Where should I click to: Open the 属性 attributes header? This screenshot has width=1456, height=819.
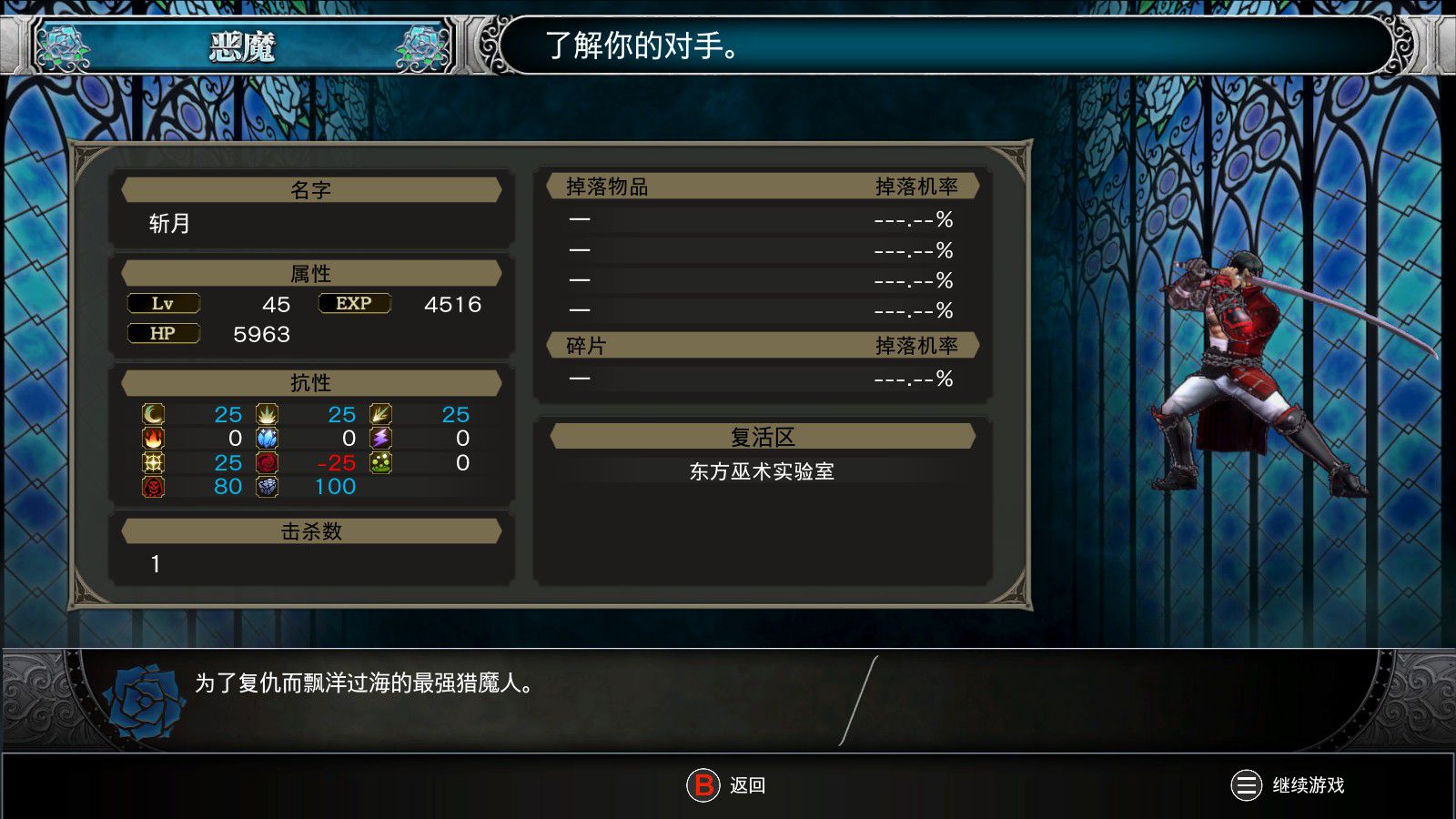point(312,273)
